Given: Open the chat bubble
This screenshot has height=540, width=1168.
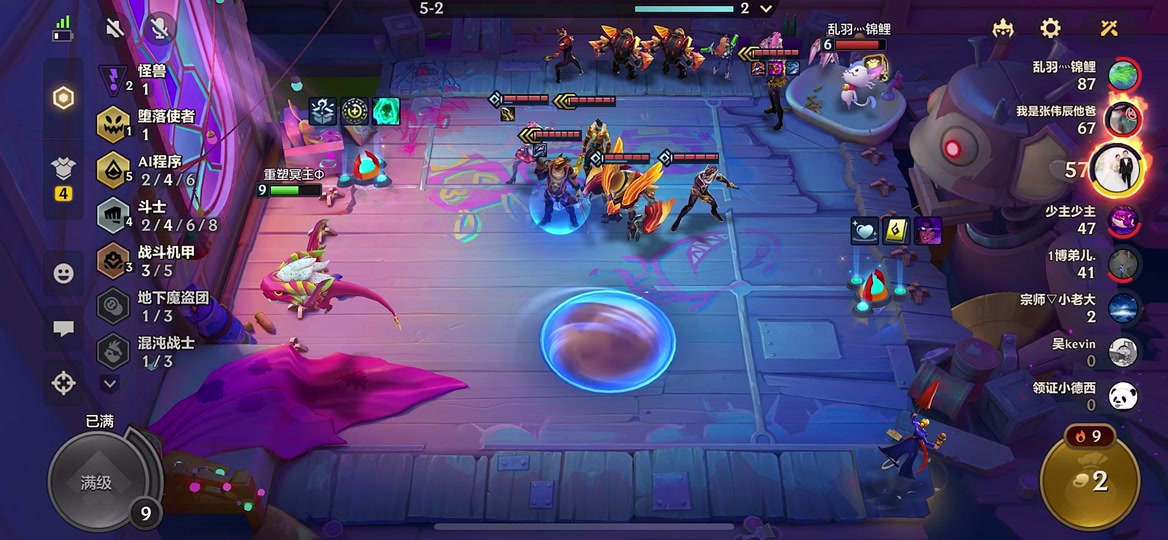Looking at the screenshot, I should [63, 328].
